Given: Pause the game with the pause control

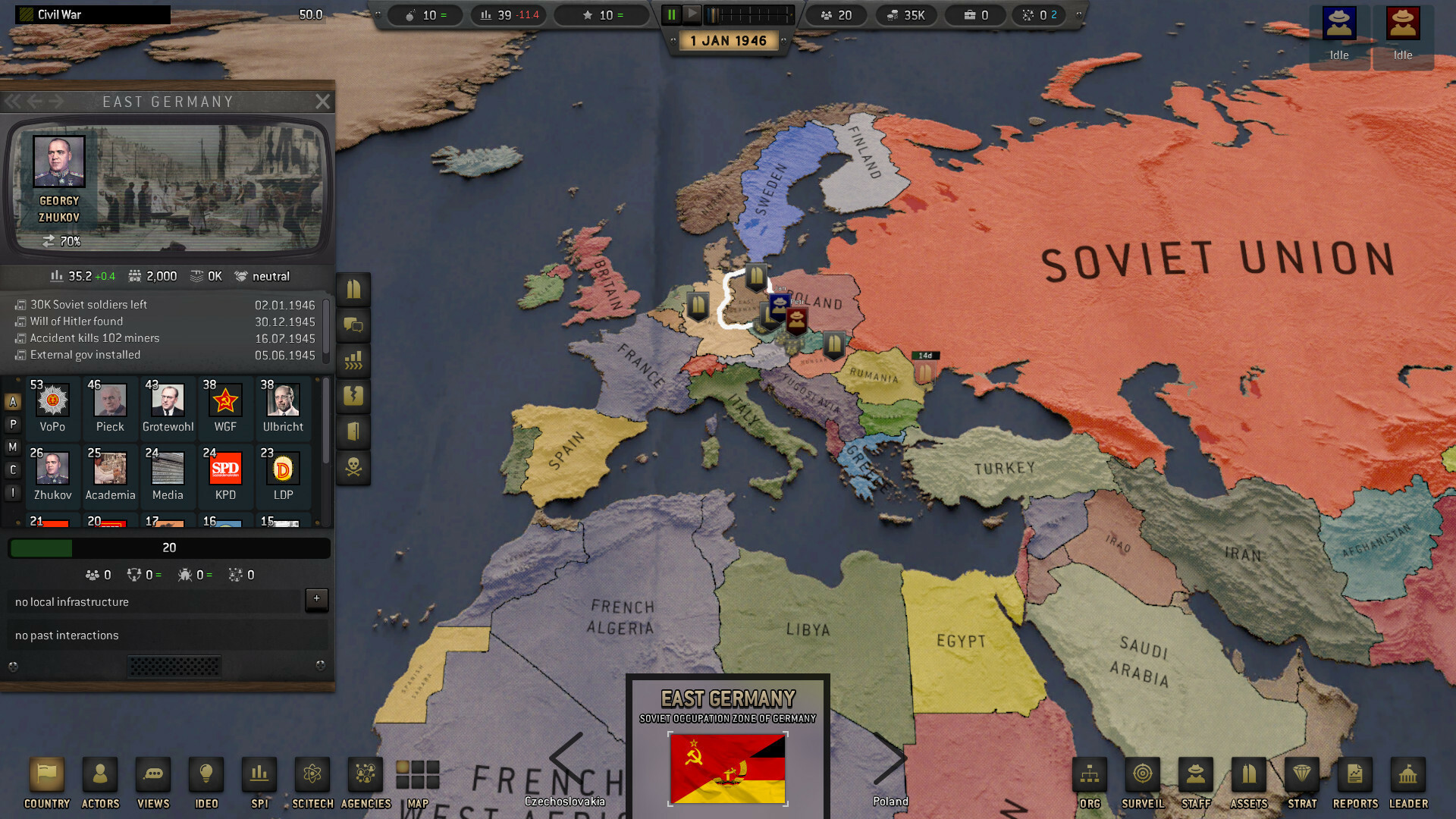Looking at the screenshot, I should (670, 13).
